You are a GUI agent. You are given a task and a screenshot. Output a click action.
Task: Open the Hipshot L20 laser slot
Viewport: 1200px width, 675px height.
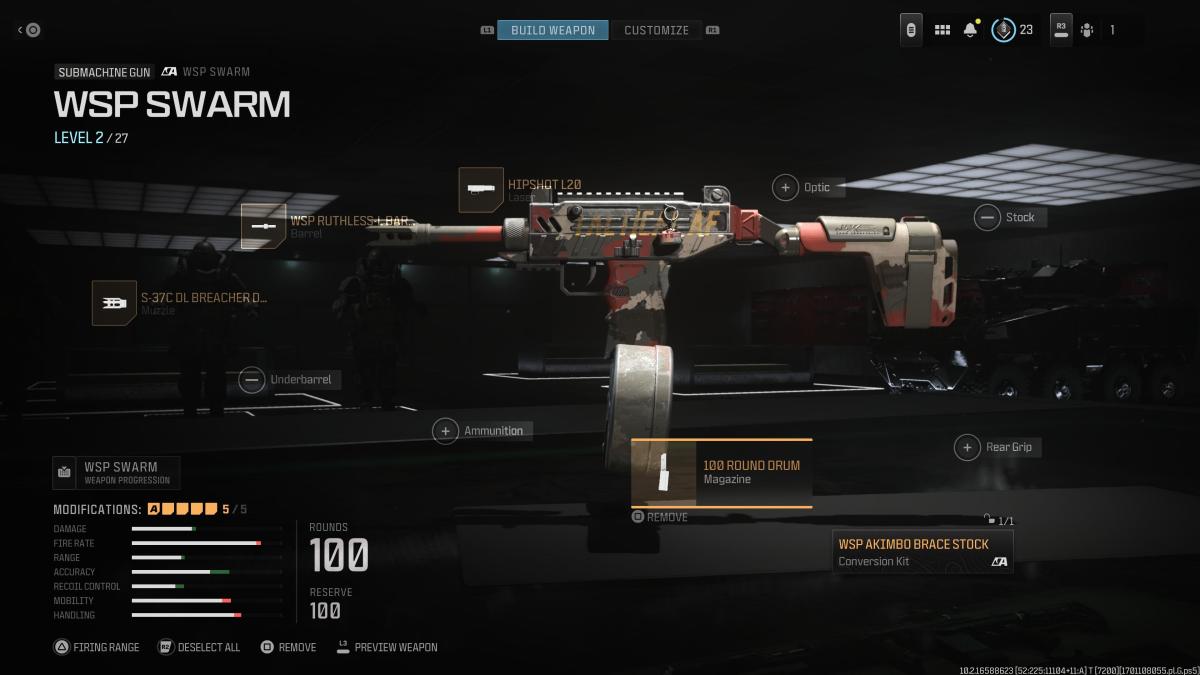[481, 189]
